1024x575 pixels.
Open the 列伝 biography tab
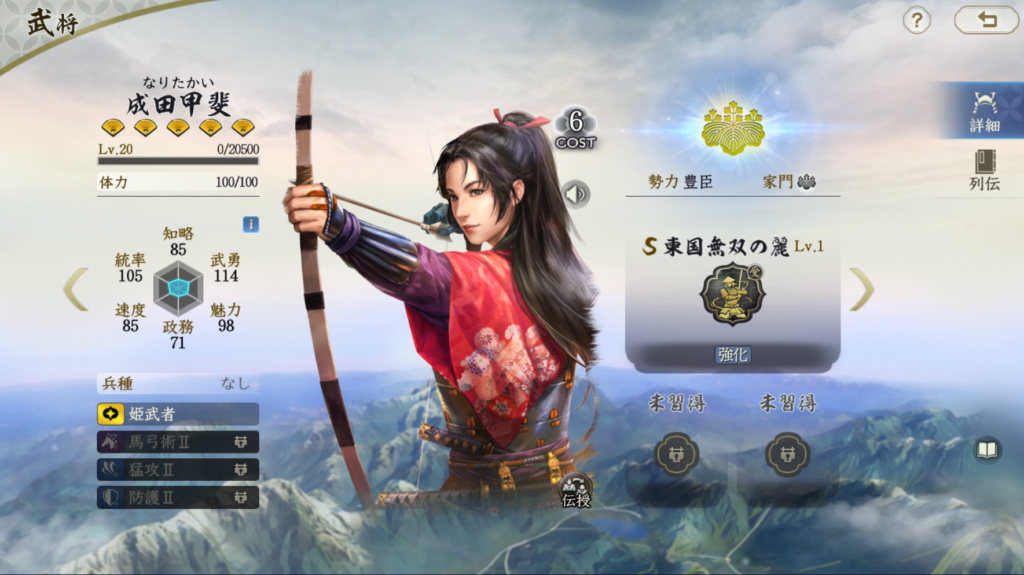[x=984, y=170]
